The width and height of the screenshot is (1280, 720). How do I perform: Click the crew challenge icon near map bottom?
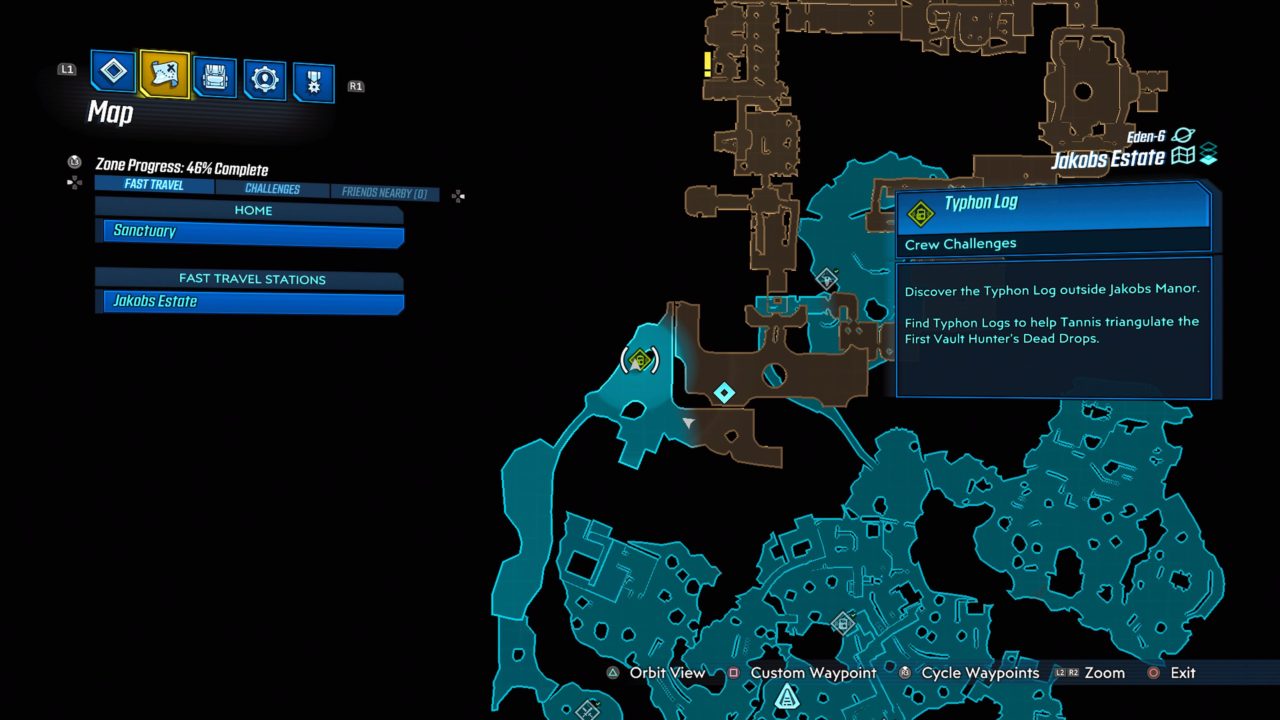click(843, 623)
